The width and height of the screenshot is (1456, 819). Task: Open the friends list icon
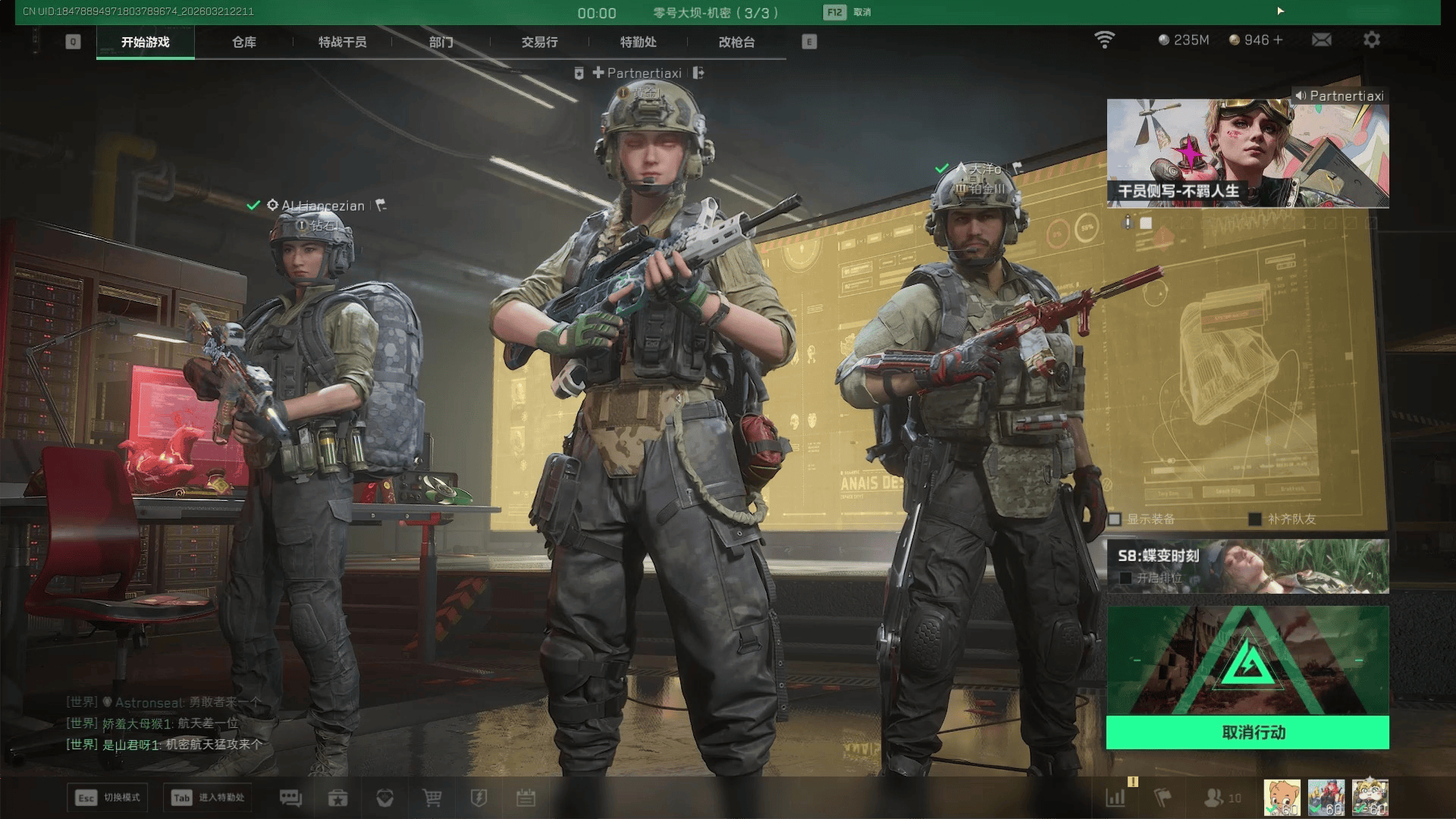click(x=1214, y=798)
